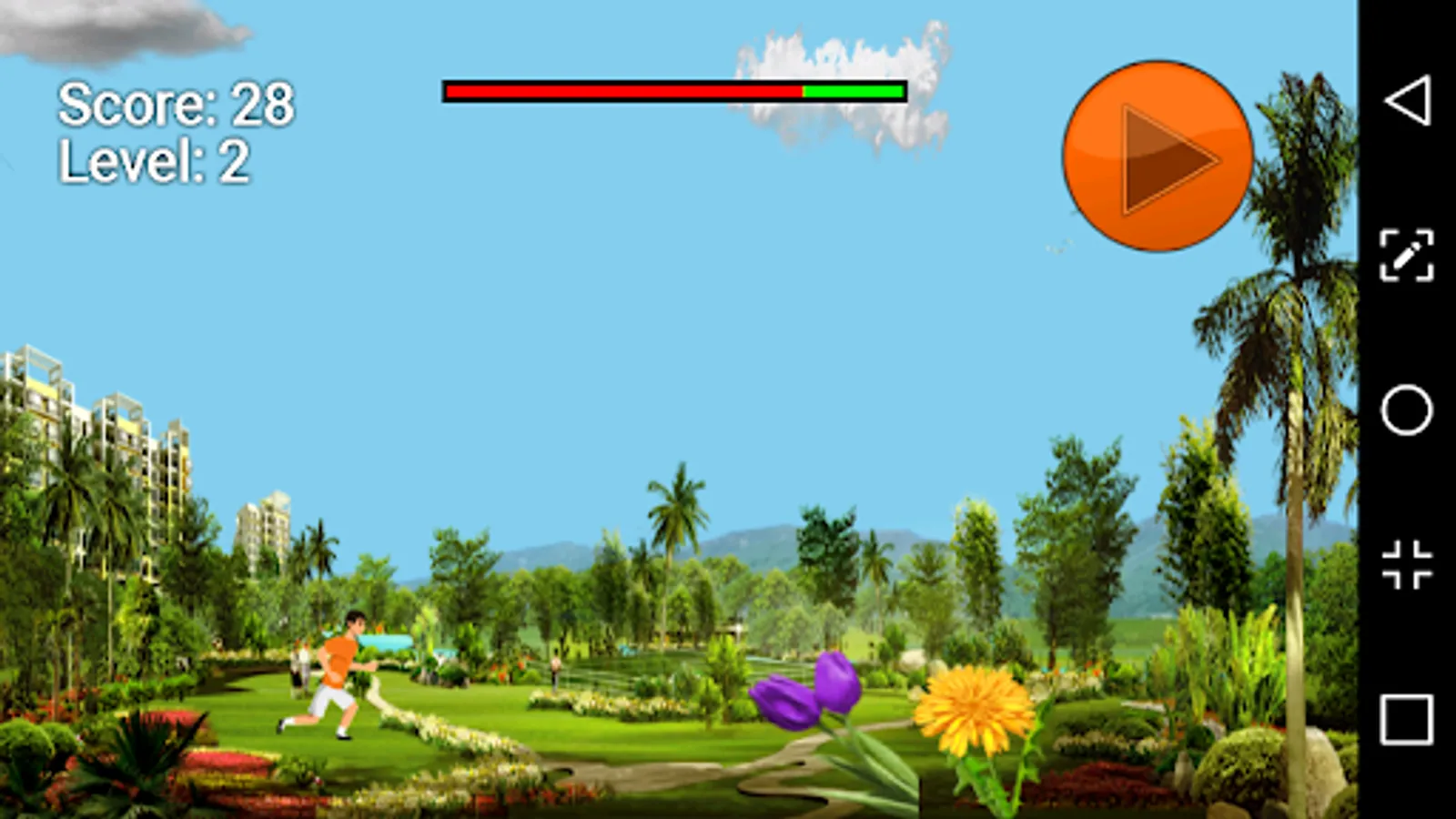Tap the orange play button
Screen dimensions: 1456x819
pyautogui.click(x=1158, y=157)
